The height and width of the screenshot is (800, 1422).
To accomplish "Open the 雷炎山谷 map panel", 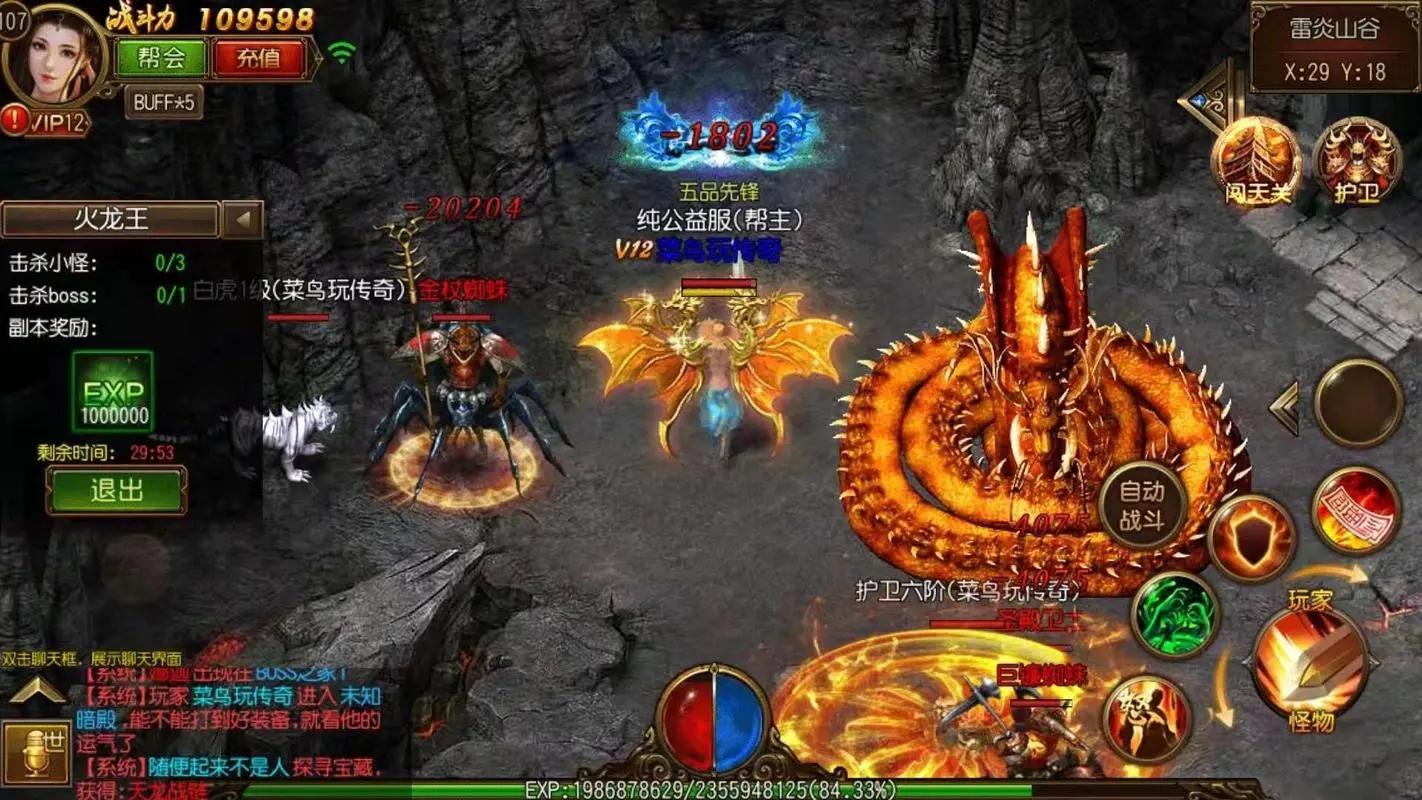I will pos(1334,47).
